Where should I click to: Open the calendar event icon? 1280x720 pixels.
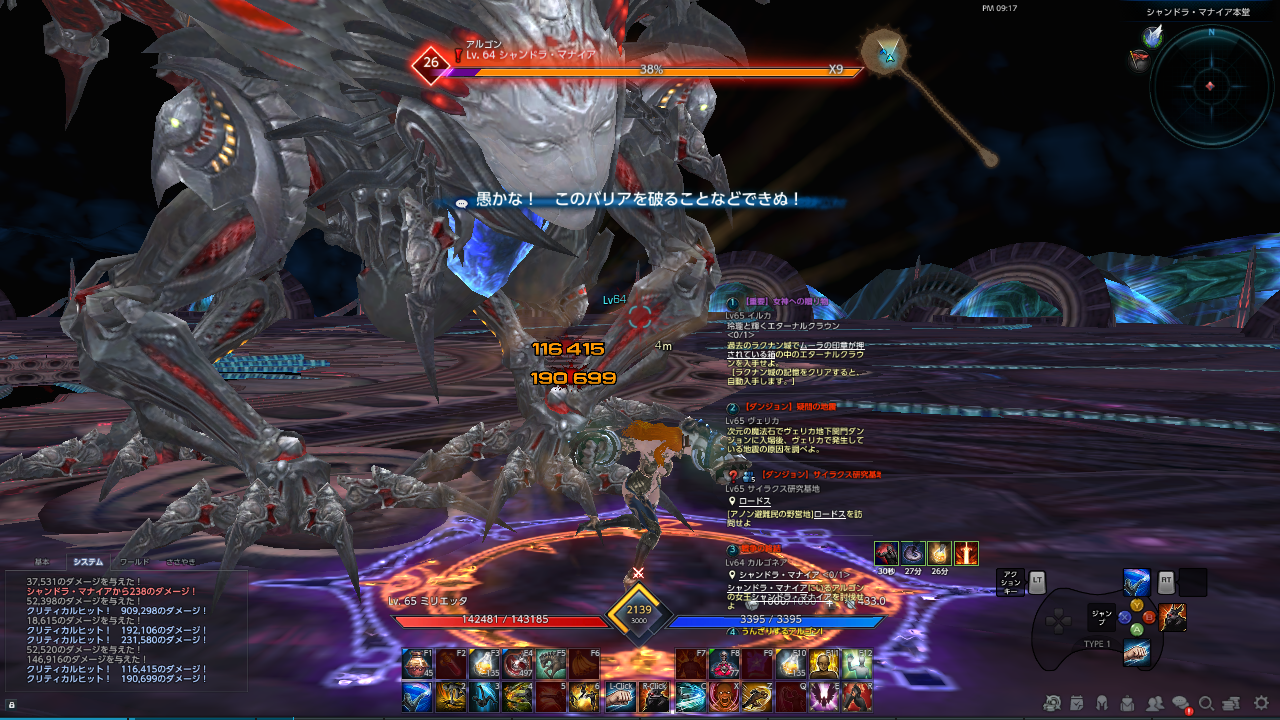(x=1076, y=704)
